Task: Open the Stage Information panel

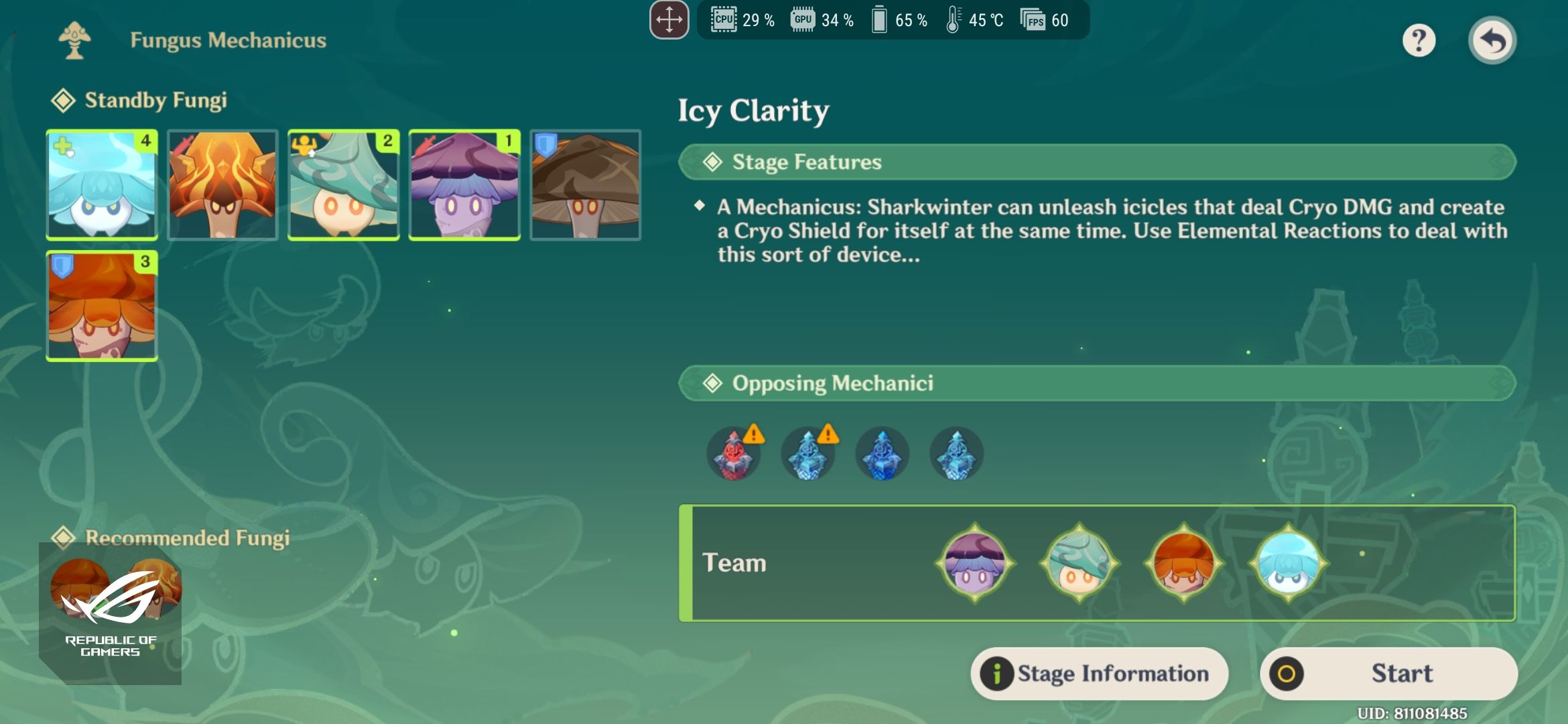Action: pos(1099,674)
